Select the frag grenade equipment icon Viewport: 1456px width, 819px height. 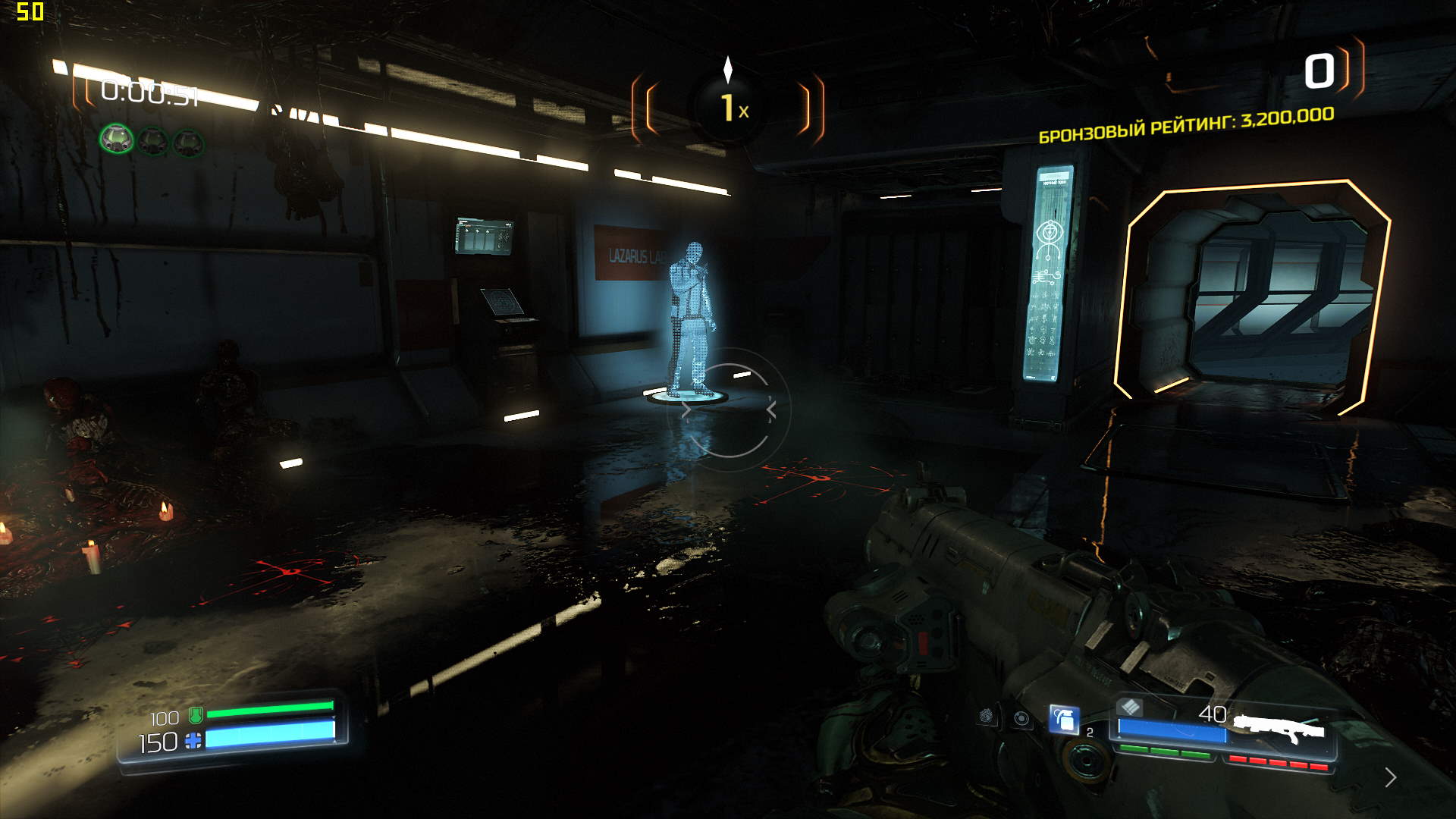[1063, 719]
